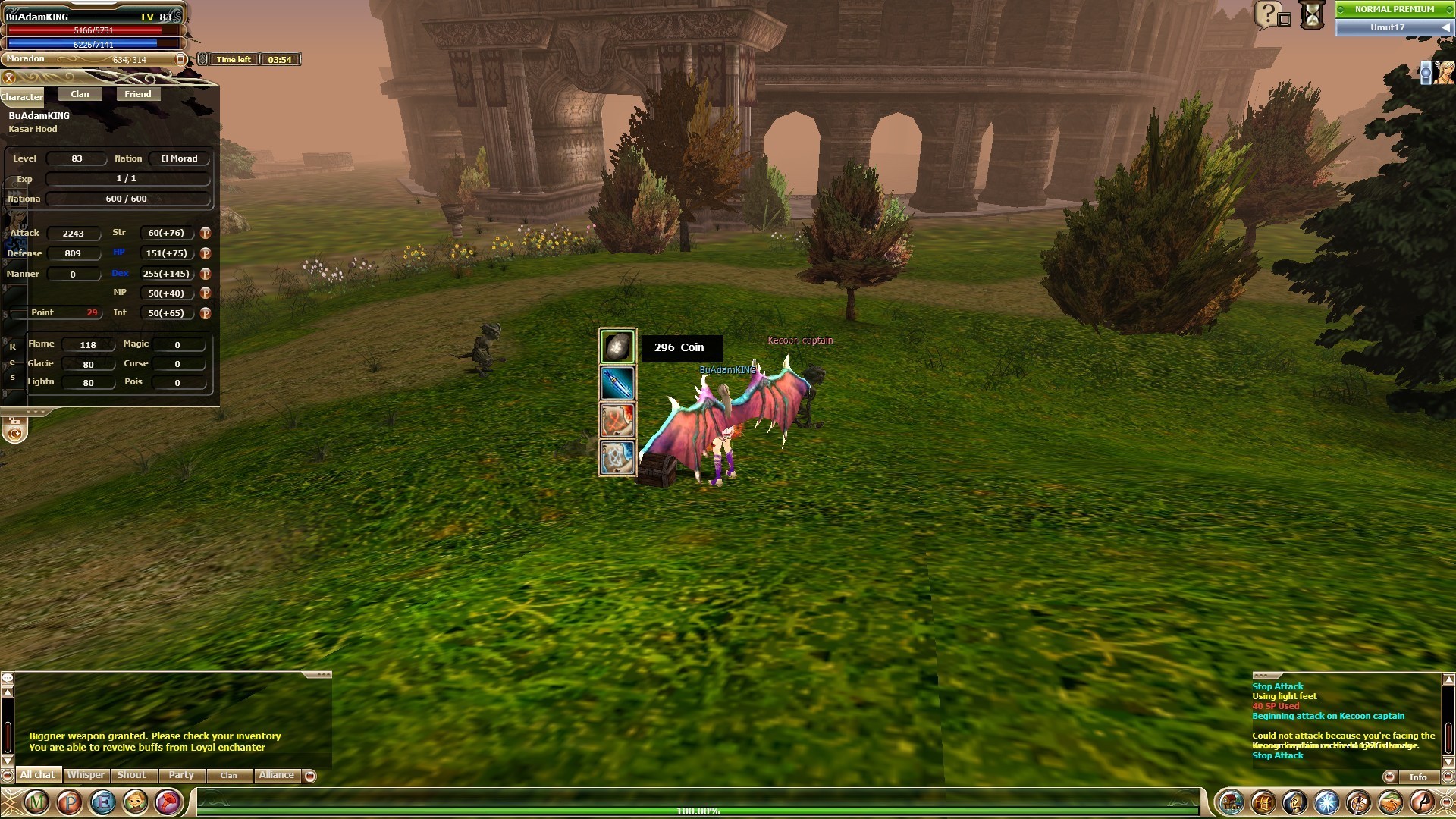Select the blue sword loot item
1456x819 pixels.
coord(617,384)
